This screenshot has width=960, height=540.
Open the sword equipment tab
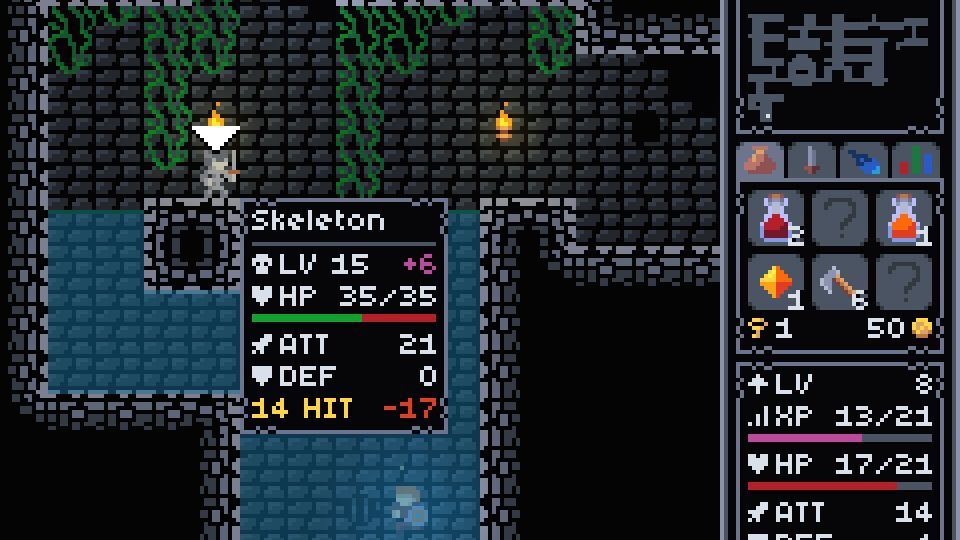point(812,160)
